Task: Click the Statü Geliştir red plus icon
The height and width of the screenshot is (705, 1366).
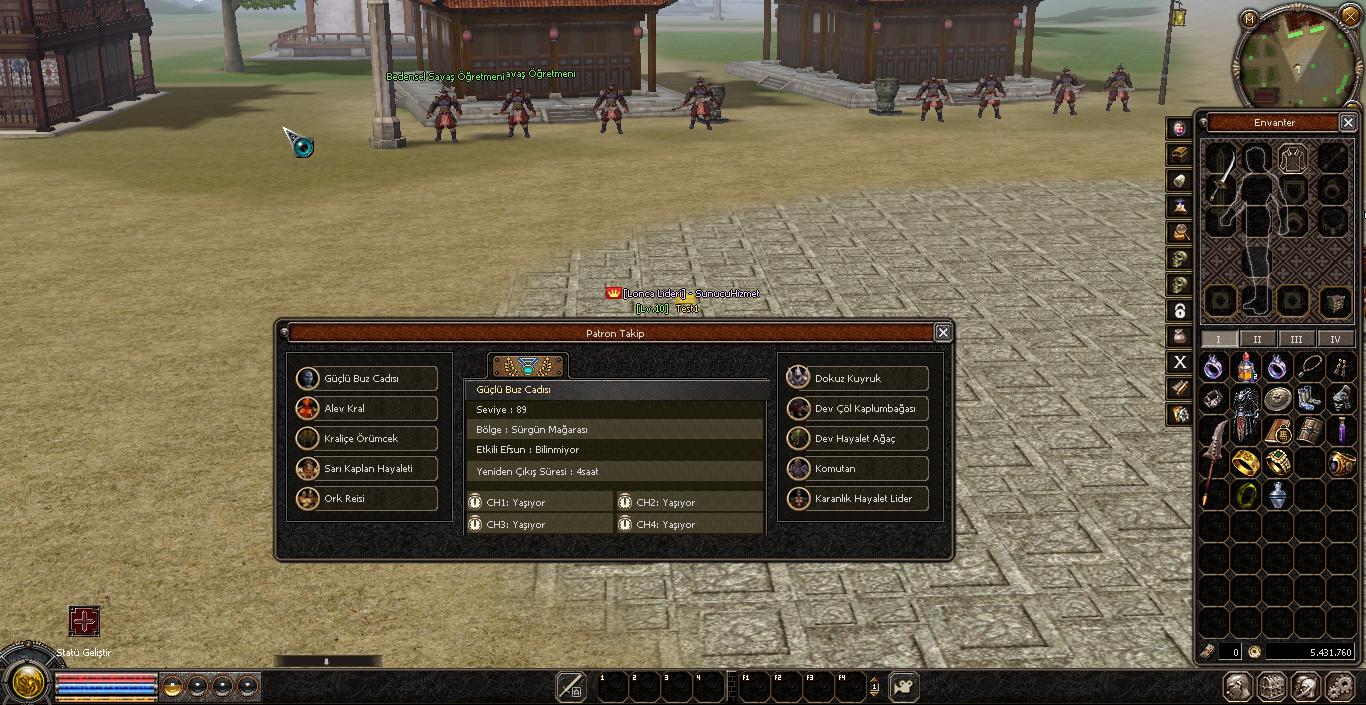Action: [84, 621]
